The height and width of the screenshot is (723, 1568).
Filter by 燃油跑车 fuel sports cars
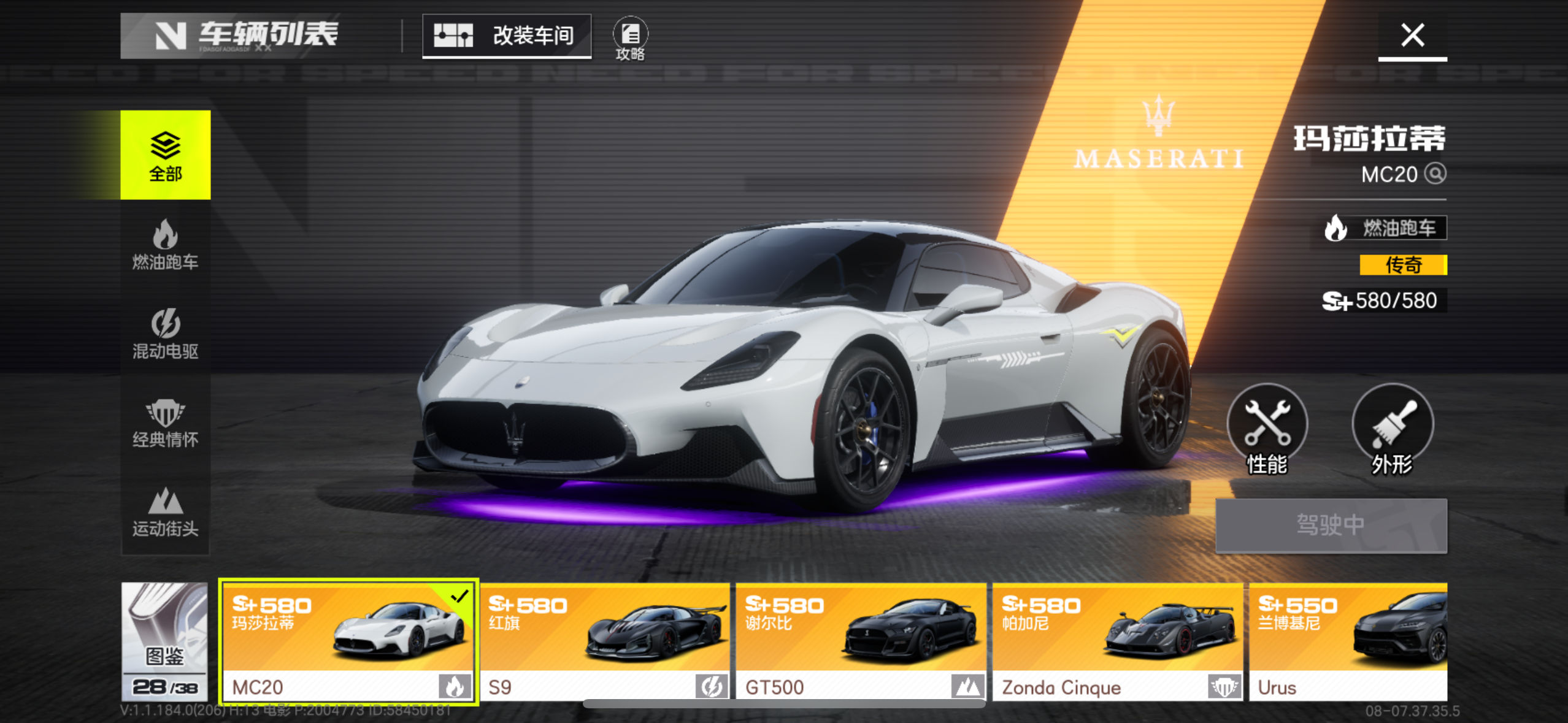(165, 245)
